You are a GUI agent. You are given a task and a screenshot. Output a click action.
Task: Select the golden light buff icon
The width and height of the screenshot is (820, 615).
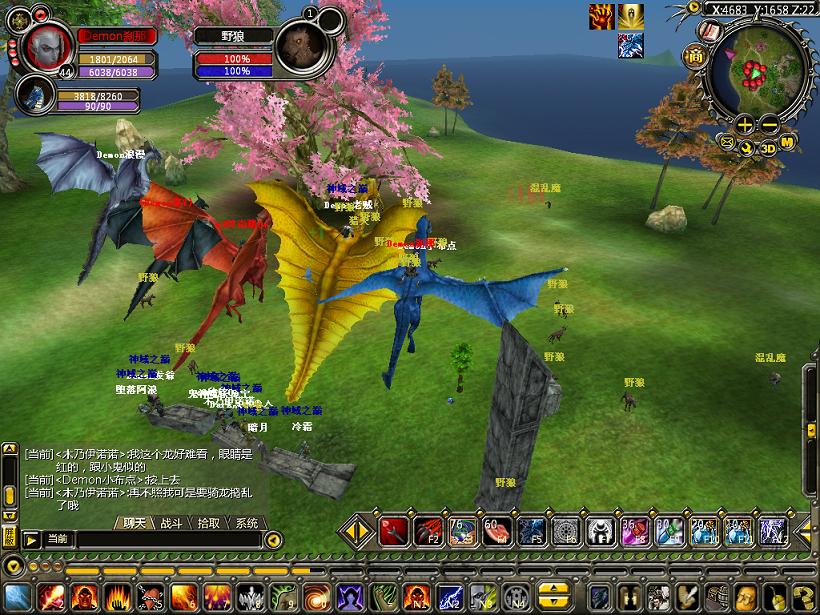[x=631, y=16]
